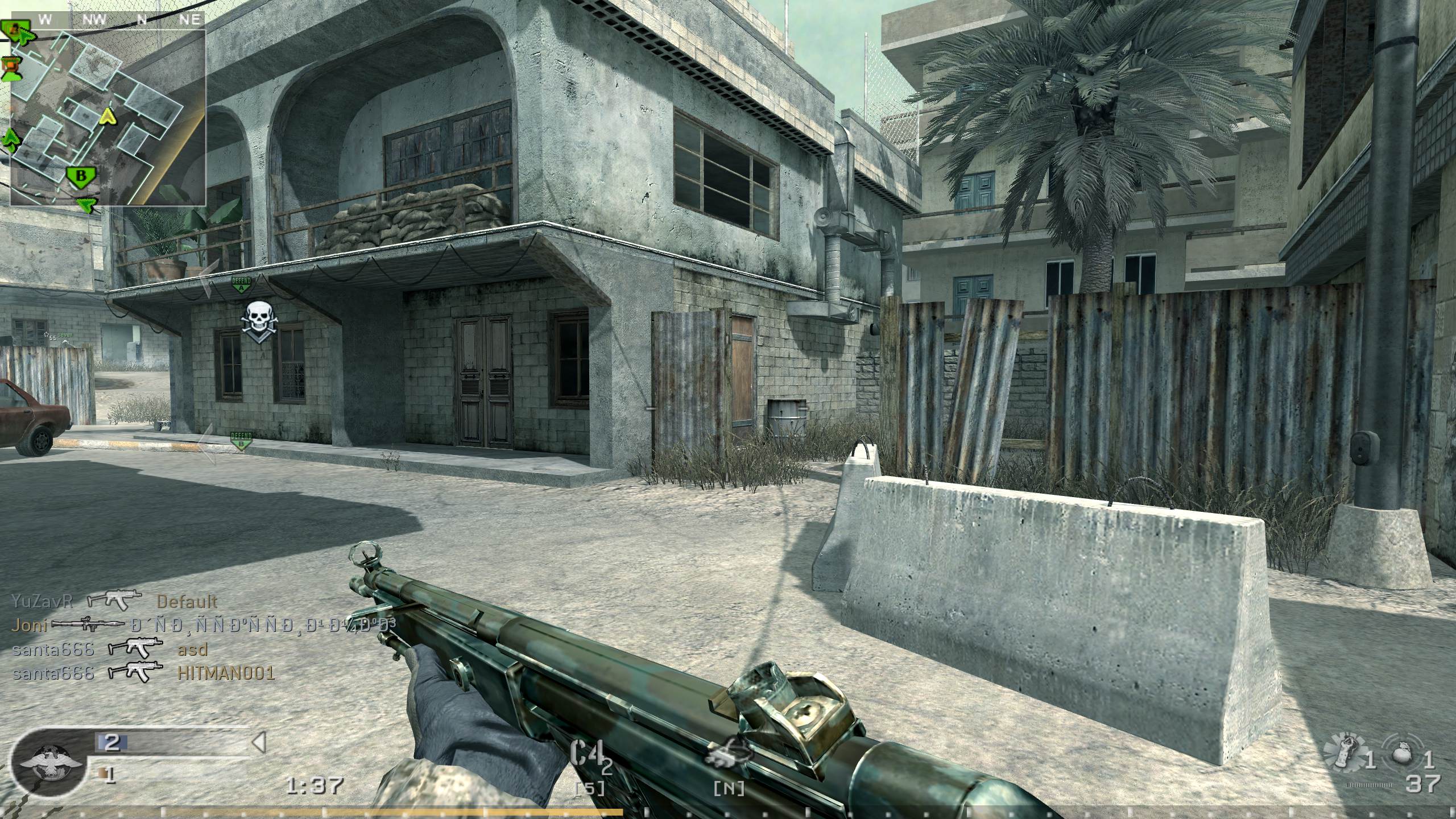This screenshot has width=1456, height=819.
Task: Select the NW heading on the compass bar
Action: click(95, 20)
